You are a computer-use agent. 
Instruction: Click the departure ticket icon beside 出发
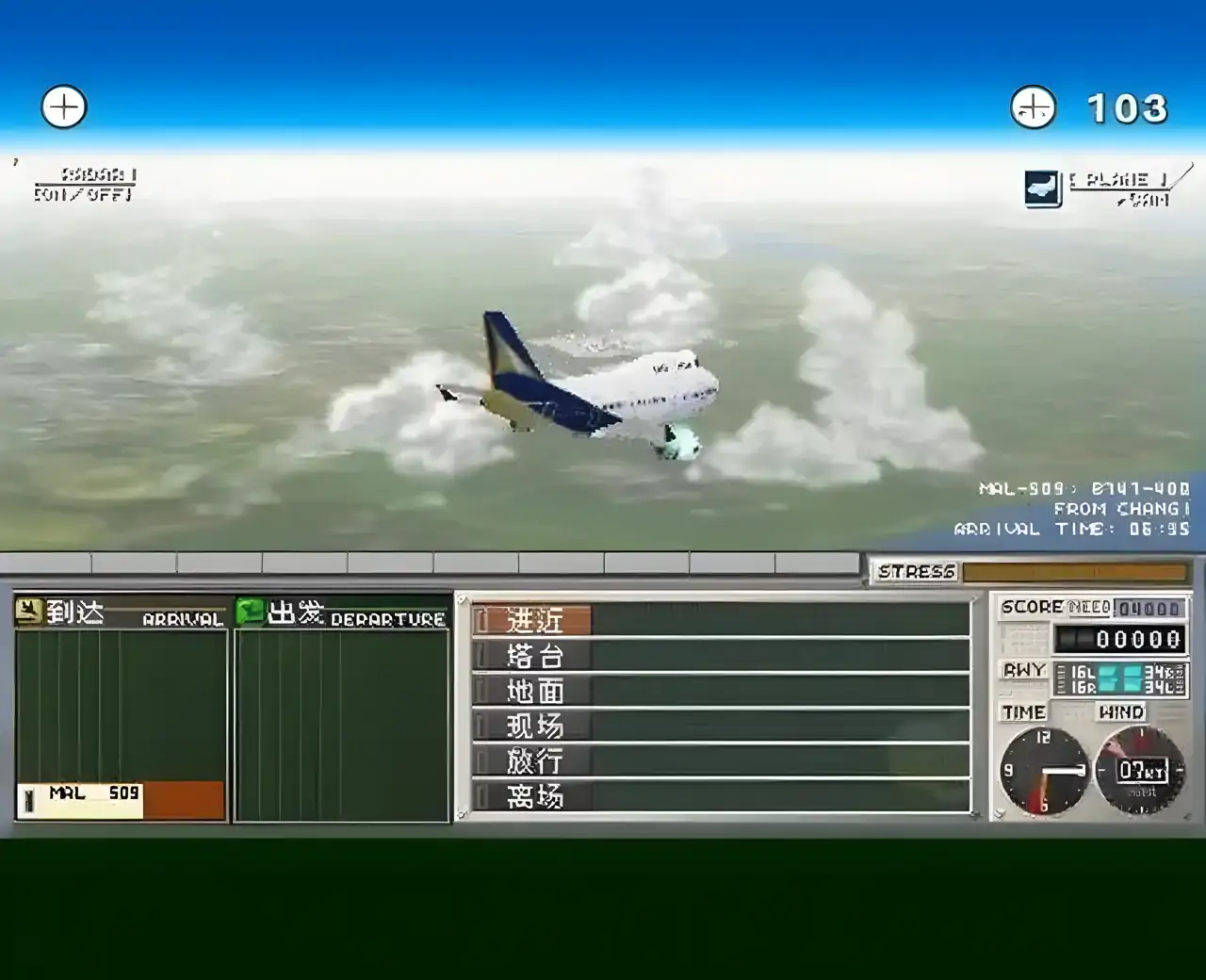point(250,611)
